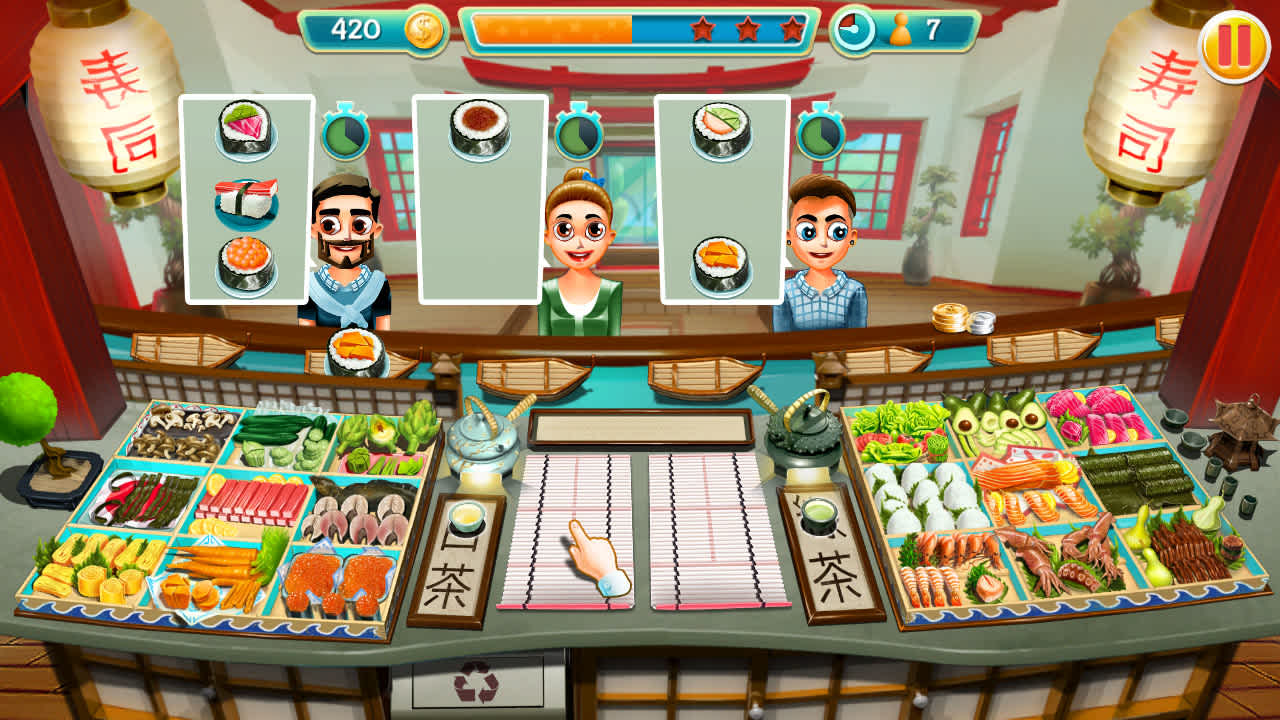
Task: Pause the game
Action: pyautogui.click(x=1237, y=41)
